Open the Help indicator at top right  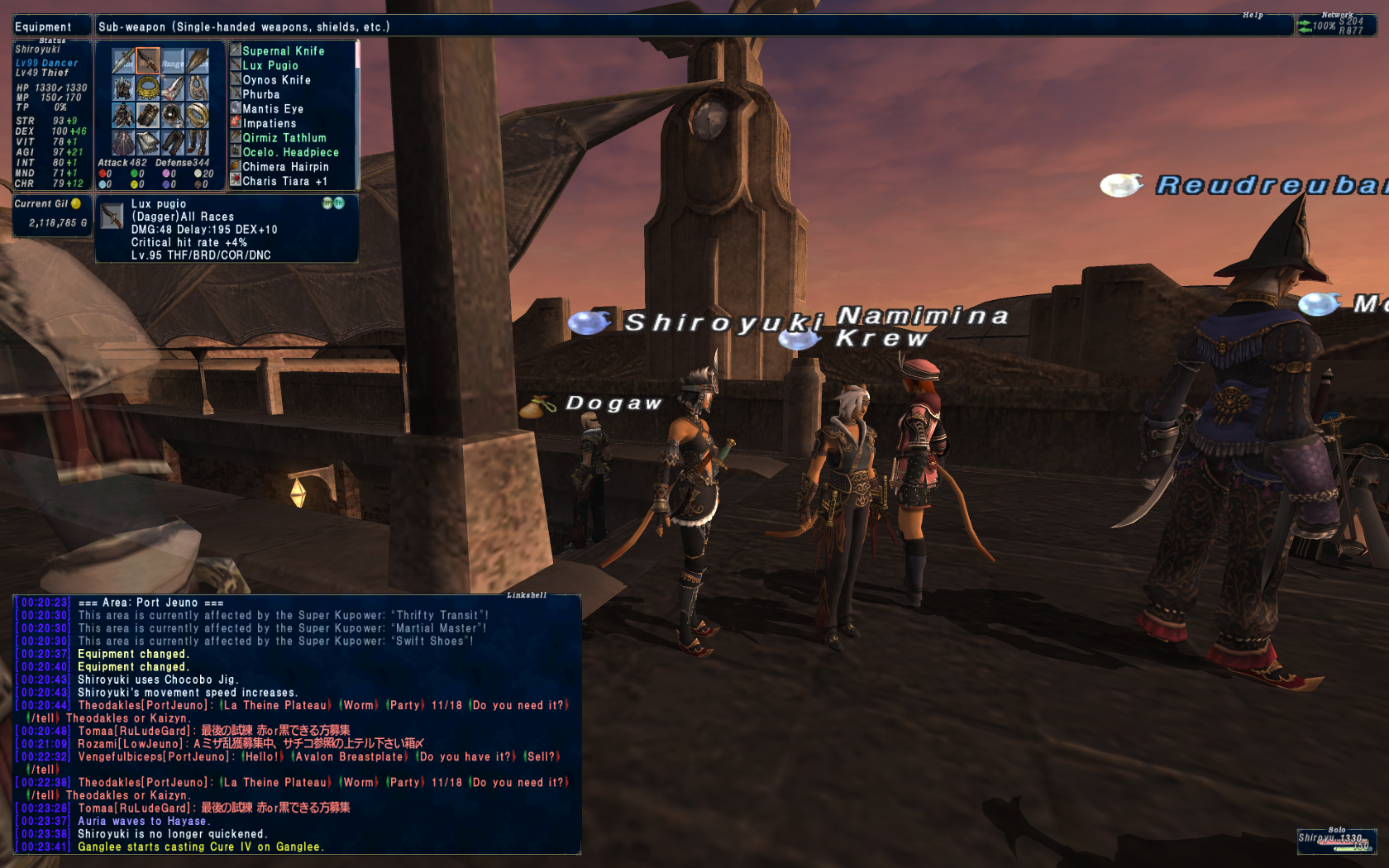pyautogui.click(x=1252, y=15)
